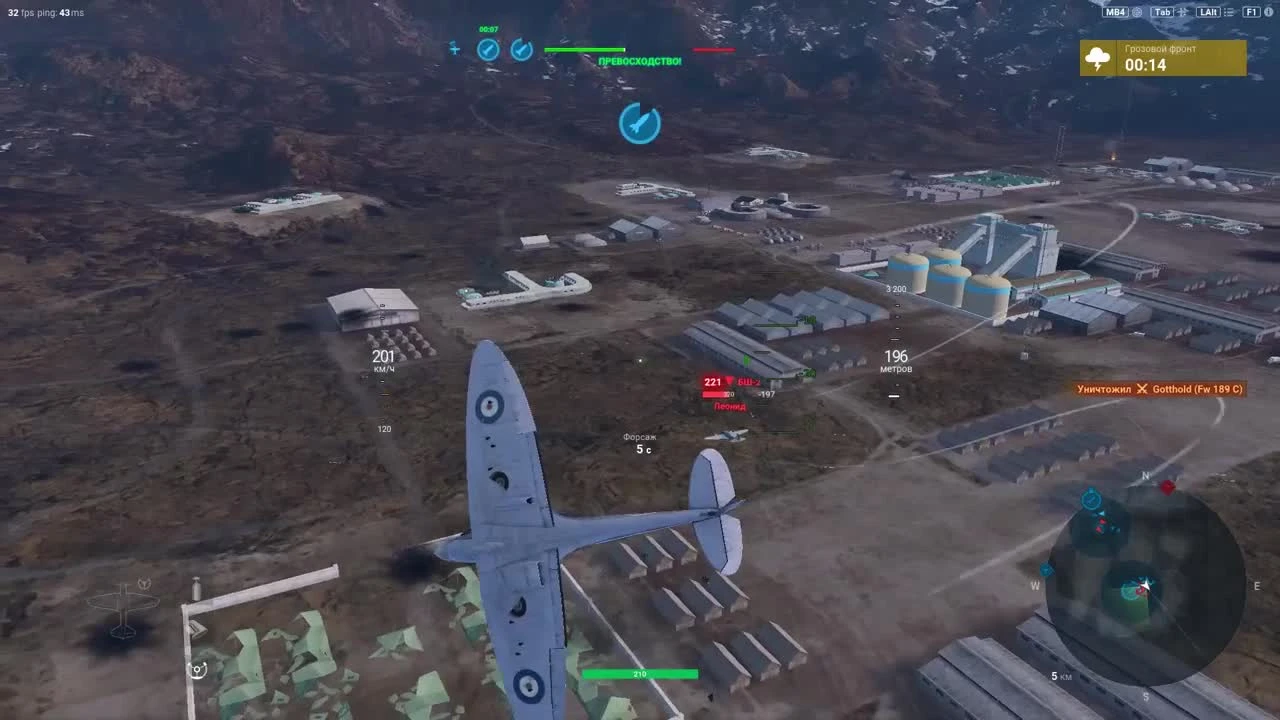Click the F1 help keybind badge
This screenshot has width=1280, height=720.
(x=1251, y=12)
